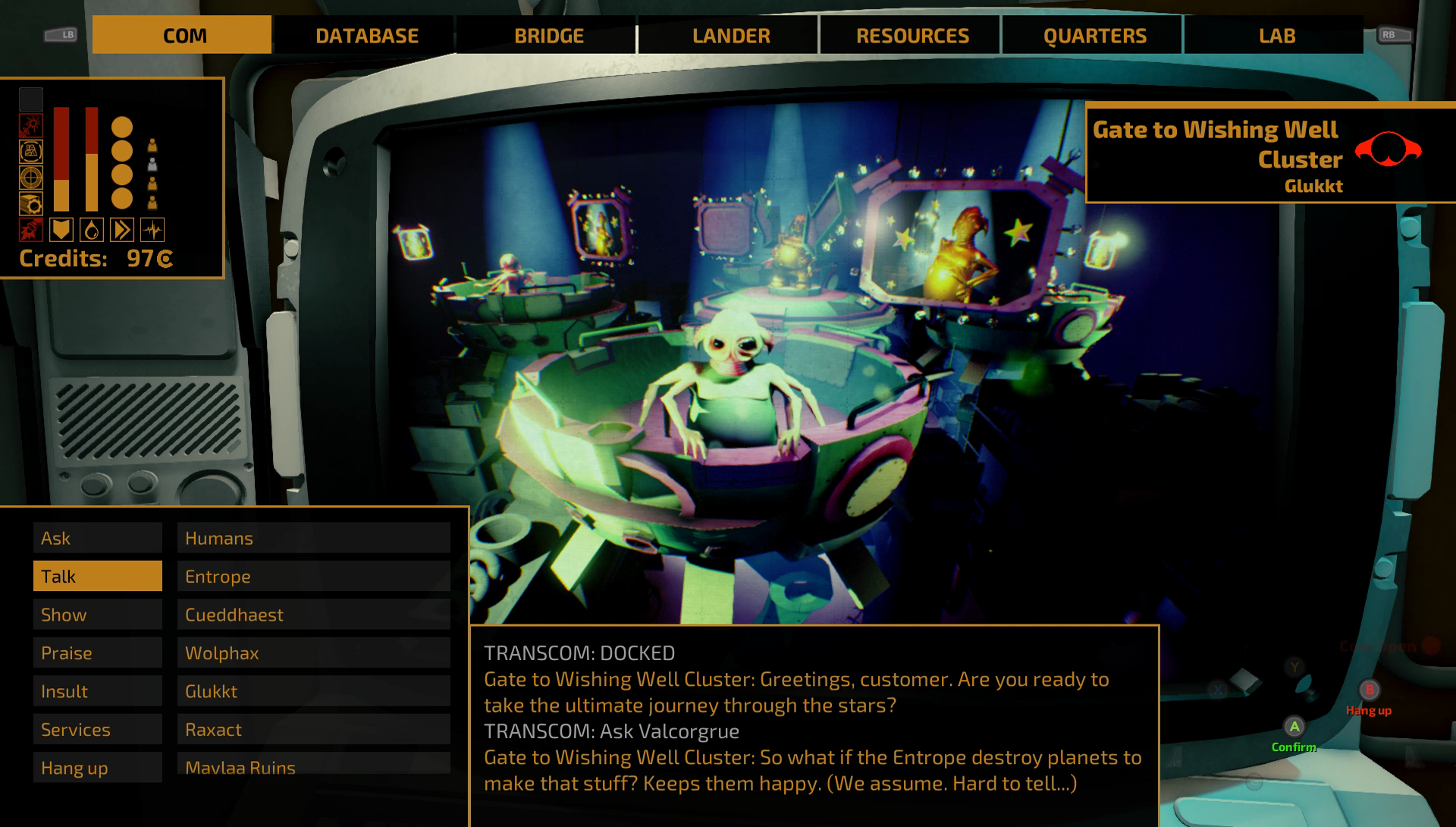This screenshot has height=827, width=1456.
Task: Hang up from the action list
Action: (98, 768)
